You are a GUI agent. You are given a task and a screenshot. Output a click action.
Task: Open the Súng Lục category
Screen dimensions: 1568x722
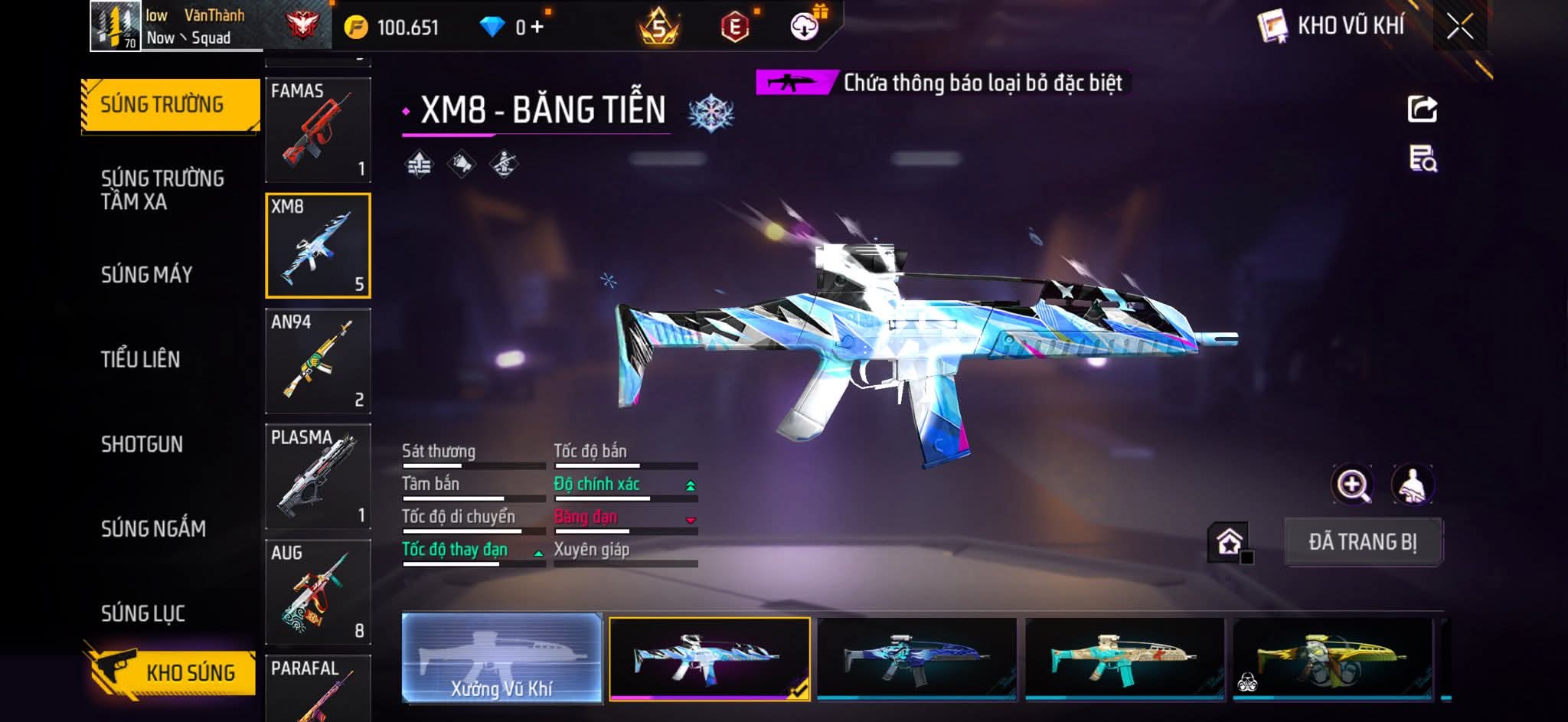[143, 613]
